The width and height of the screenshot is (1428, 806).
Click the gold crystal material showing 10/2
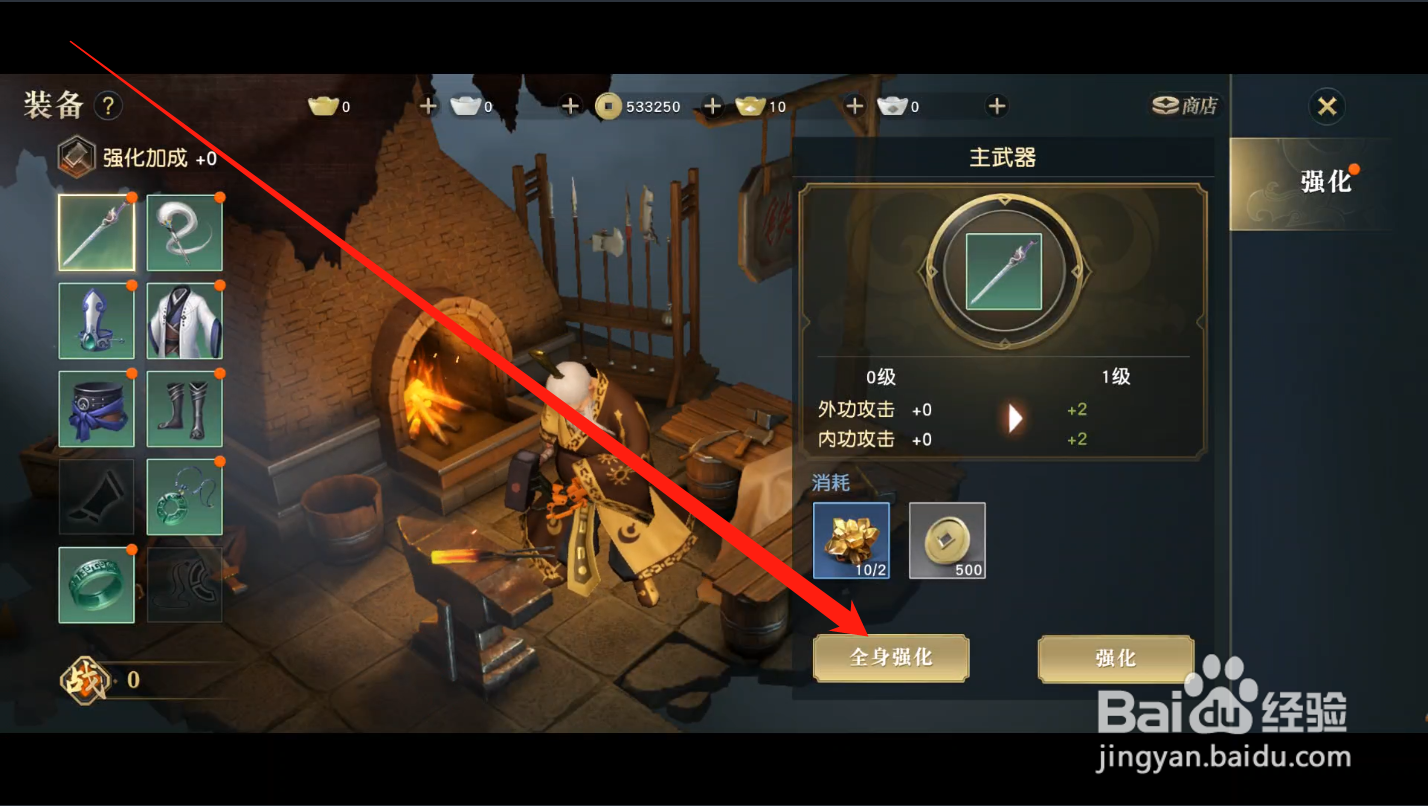pos(851,540)
